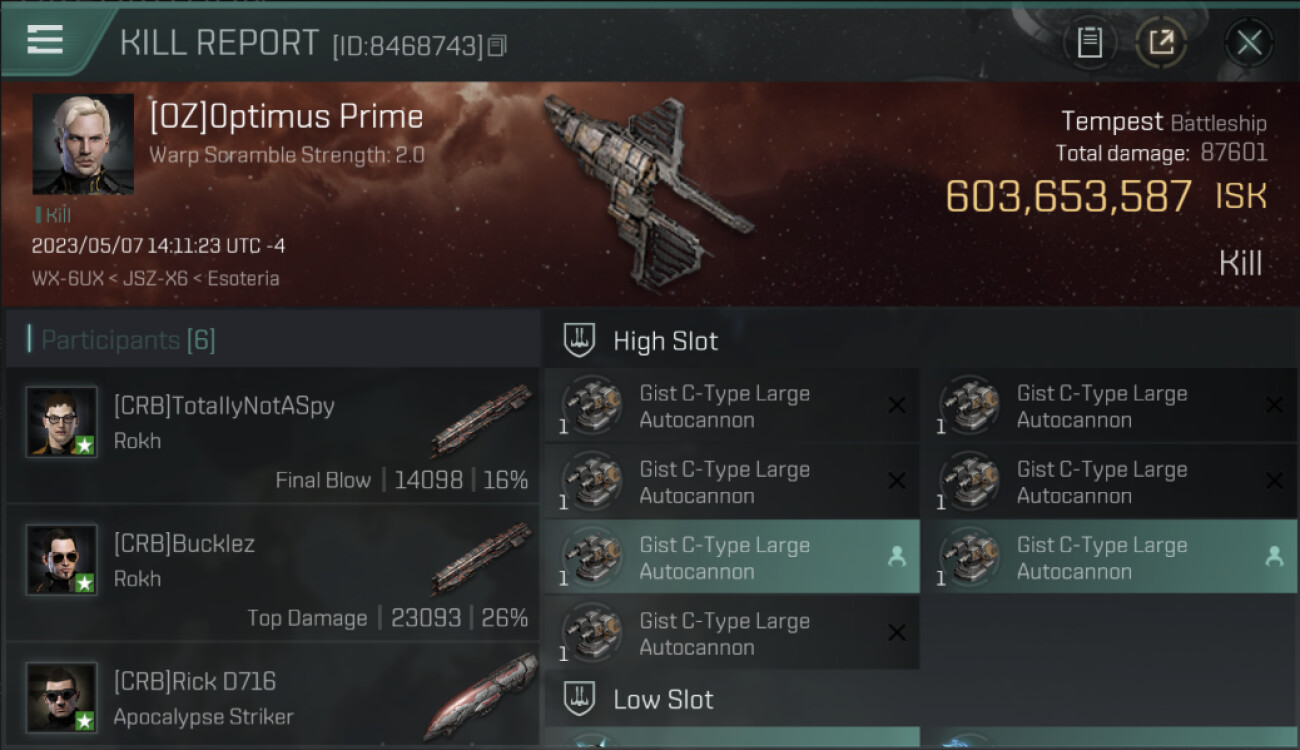Open the hamburger menu
Image resolution: width=1300 pixels, height=750 pixels.
point(45,40)
